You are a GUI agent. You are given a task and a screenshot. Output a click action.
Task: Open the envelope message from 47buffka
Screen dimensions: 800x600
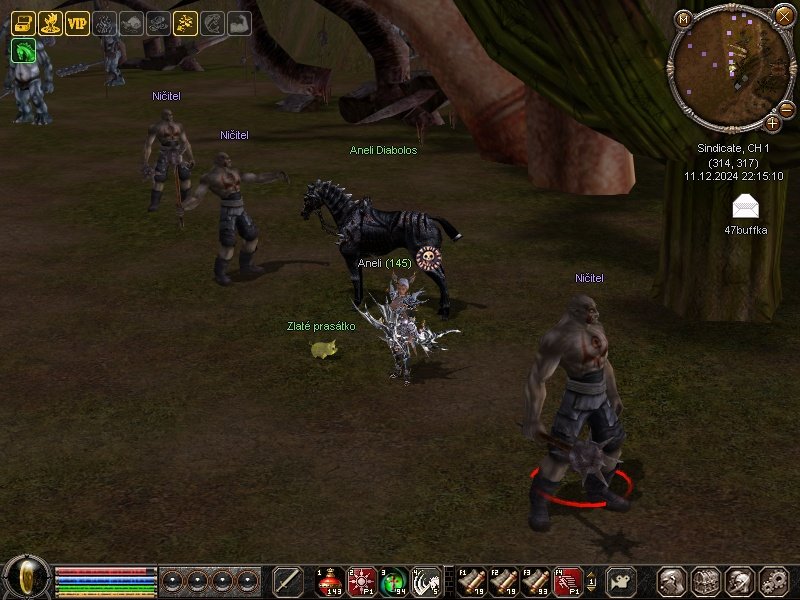[x=745, y=207]
